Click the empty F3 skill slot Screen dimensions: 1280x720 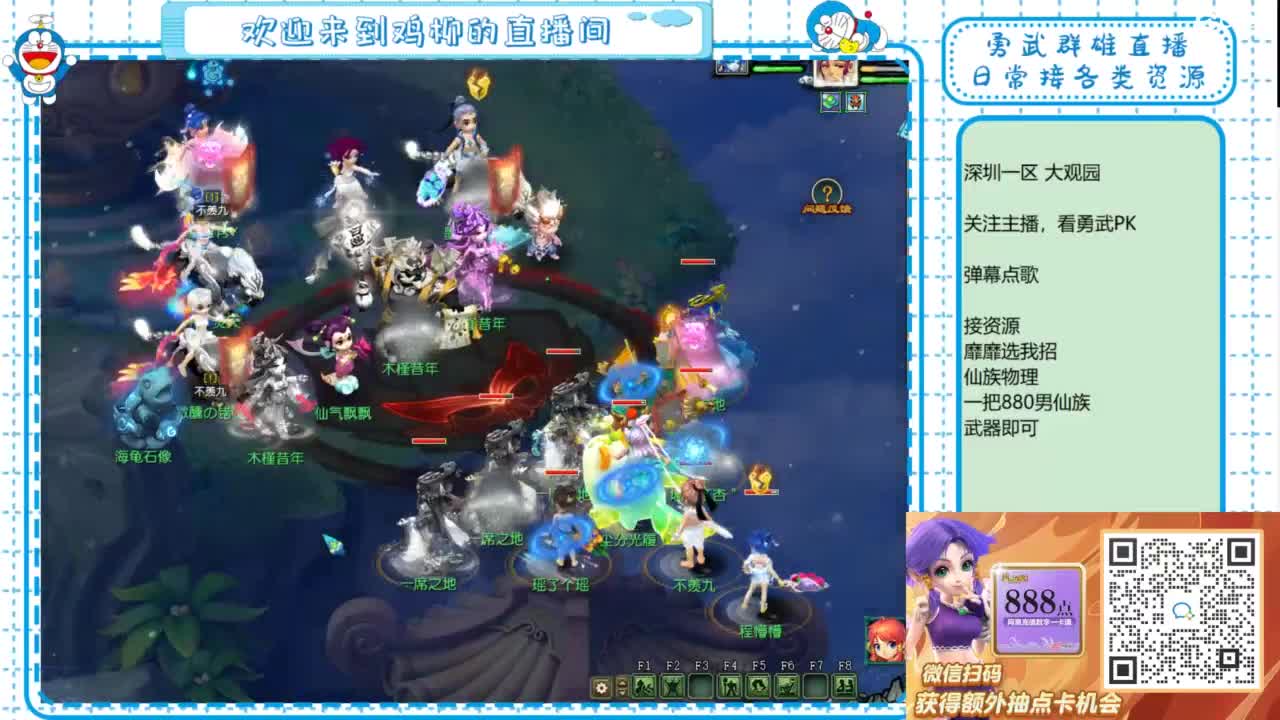[x=702, y=686]
